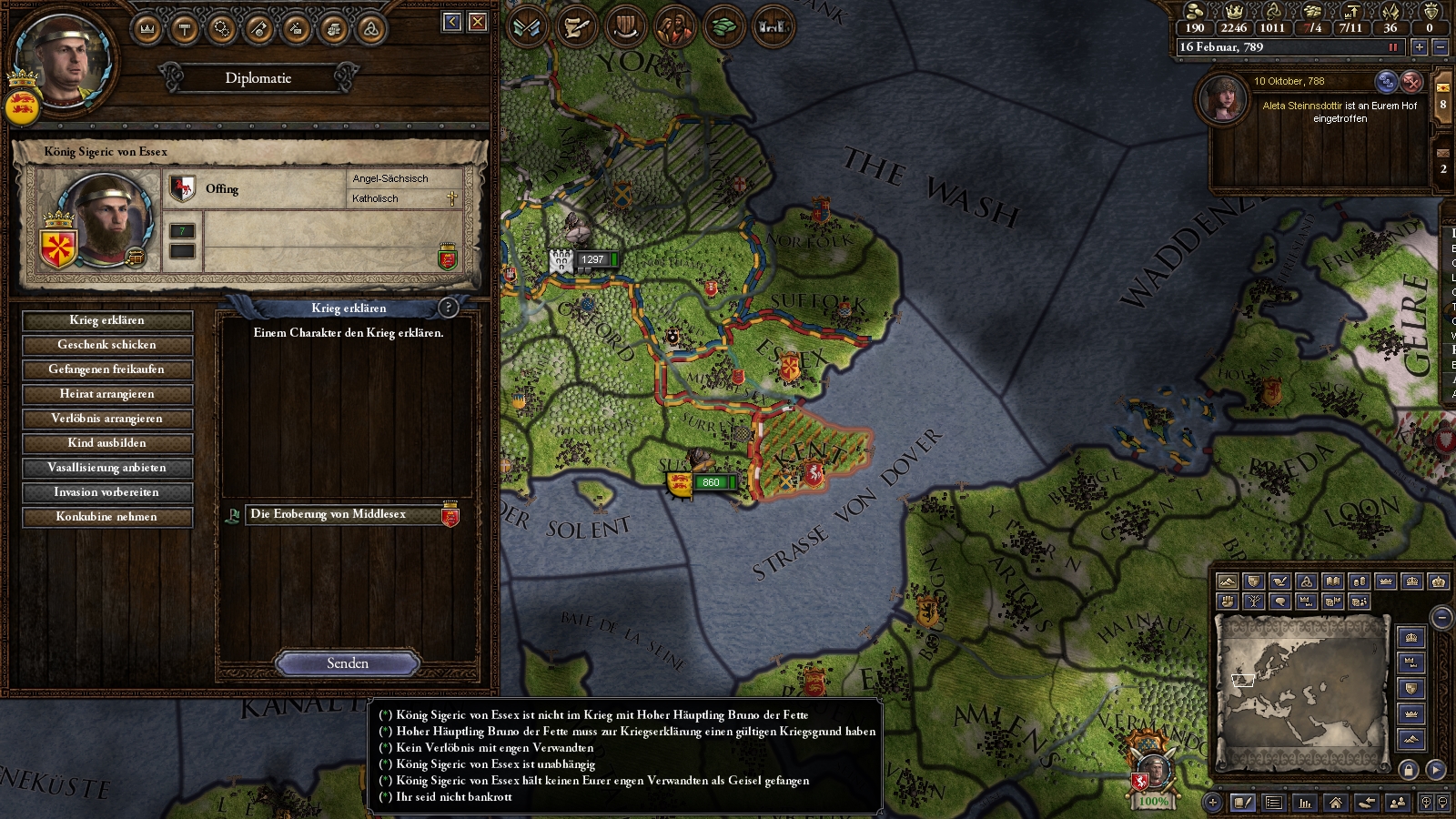Choose Vasallisierung anbieten
Viewport: 1456px width, 819px height.
pos(106,468)
